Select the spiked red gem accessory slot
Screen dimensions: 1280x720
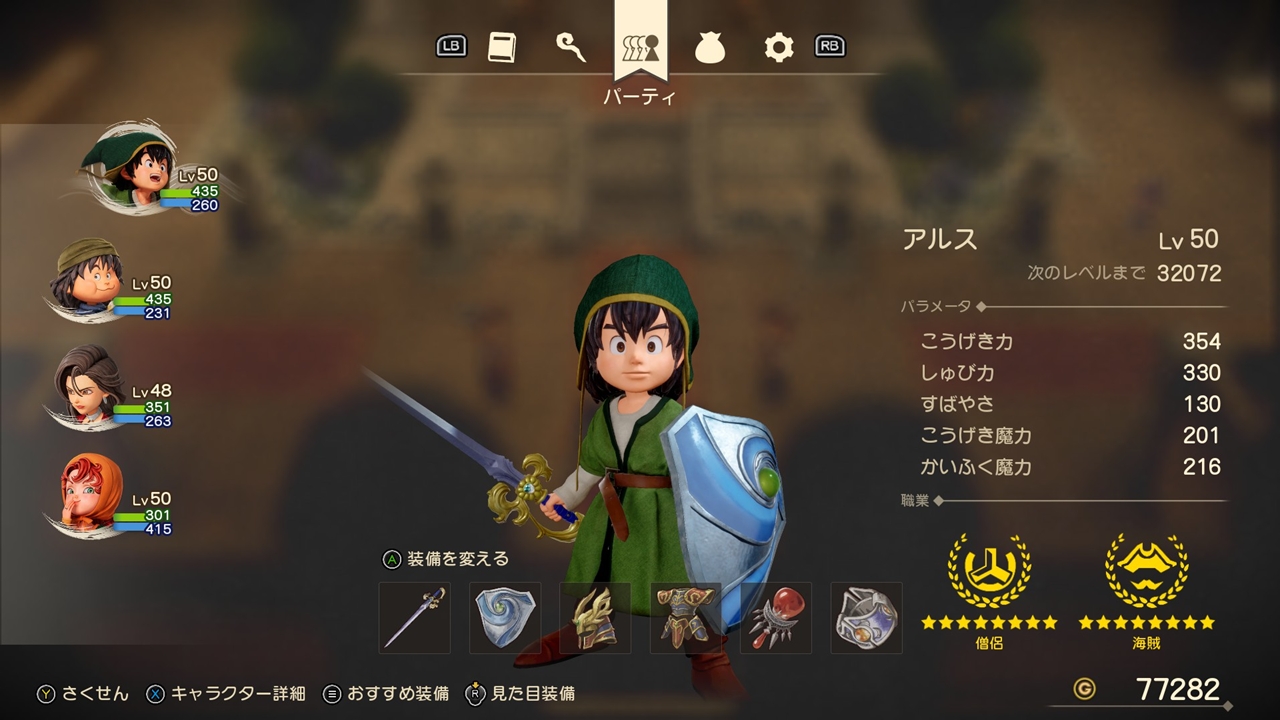point(776,618)
